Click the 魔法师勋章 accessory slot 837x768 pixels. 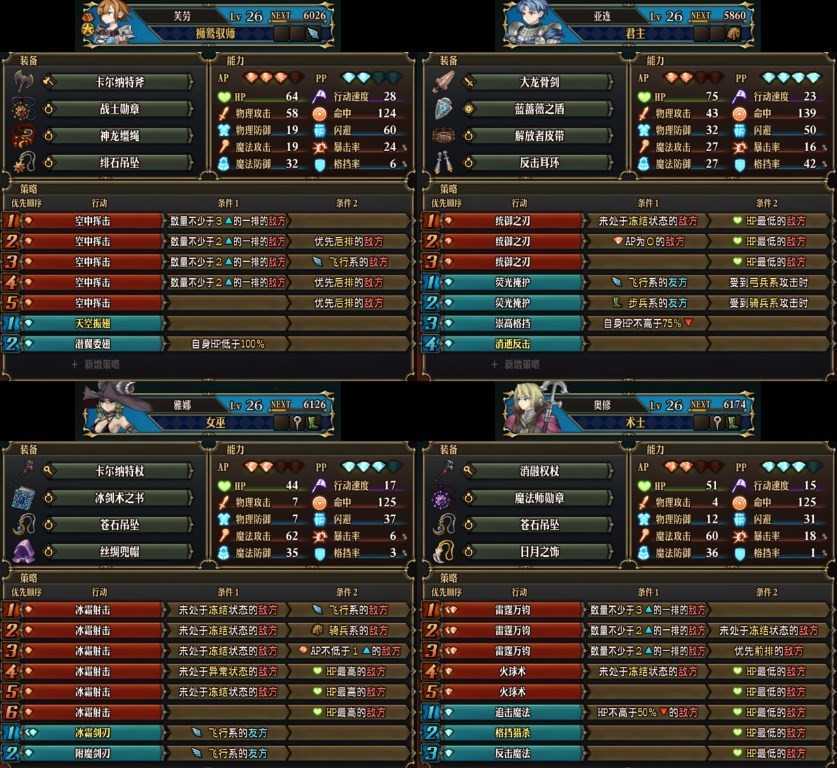point(542,498)
